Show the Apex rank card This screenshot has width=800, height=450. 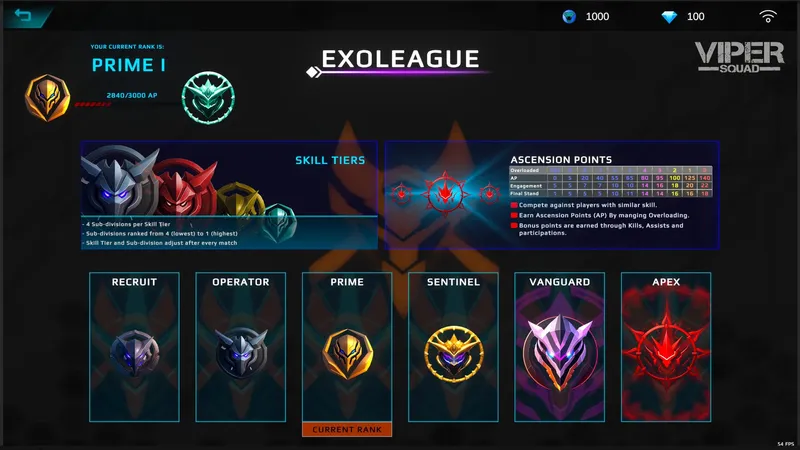click(666, 346)
